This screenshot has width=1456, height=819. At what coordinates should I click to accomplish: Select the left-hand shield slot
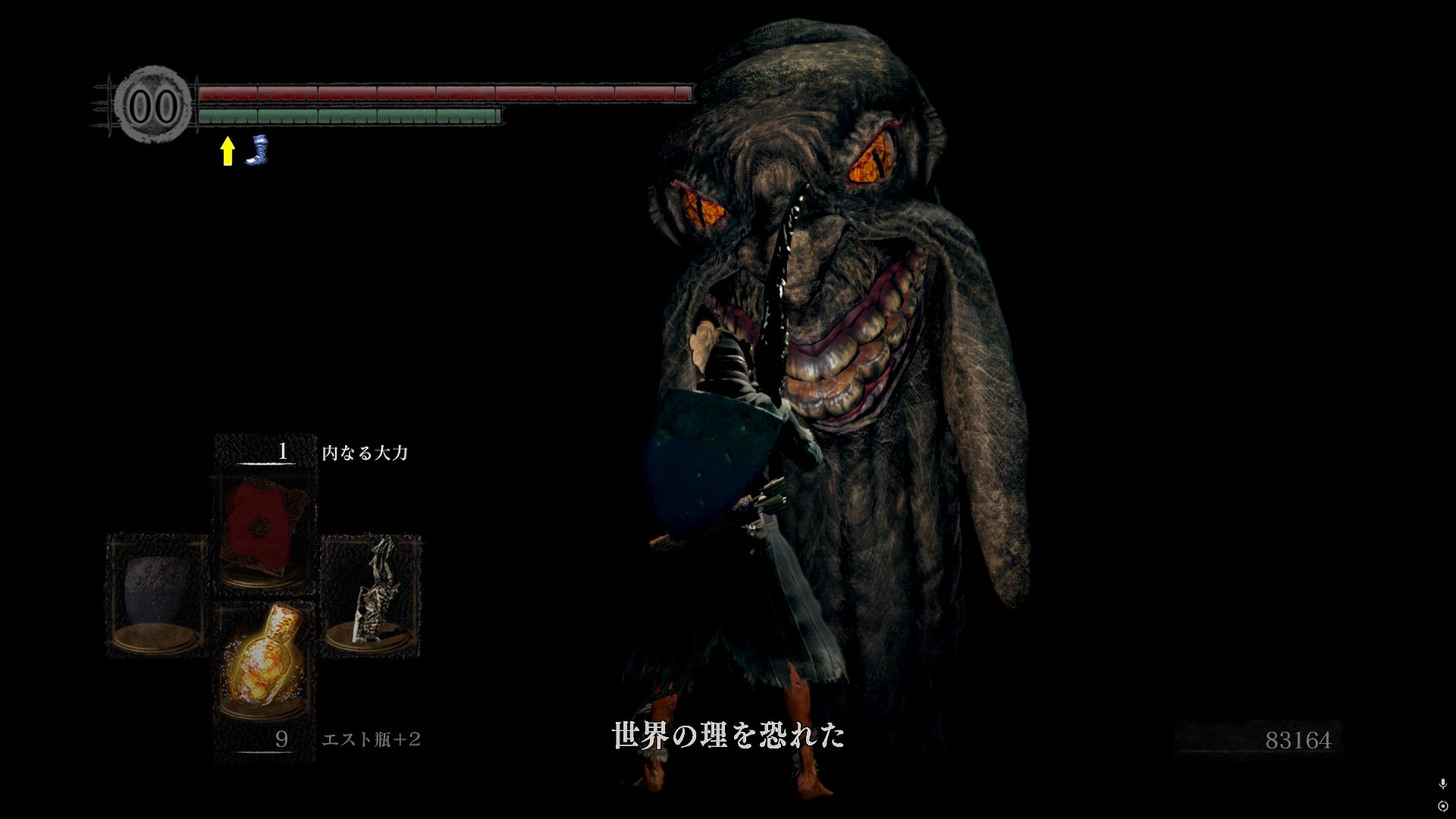(x=157, y=595)
